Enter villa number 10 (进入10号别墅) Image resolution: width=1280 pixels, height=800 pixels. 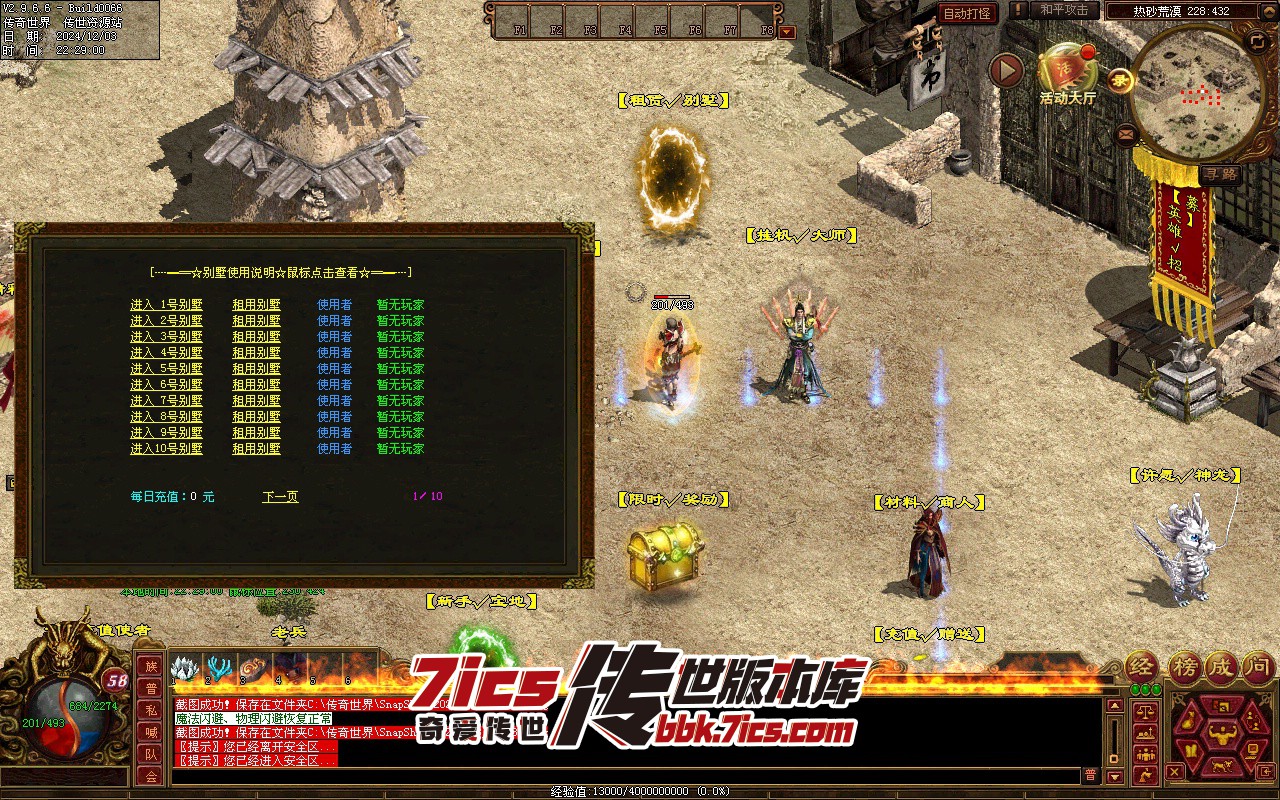[x=166, y=449]
